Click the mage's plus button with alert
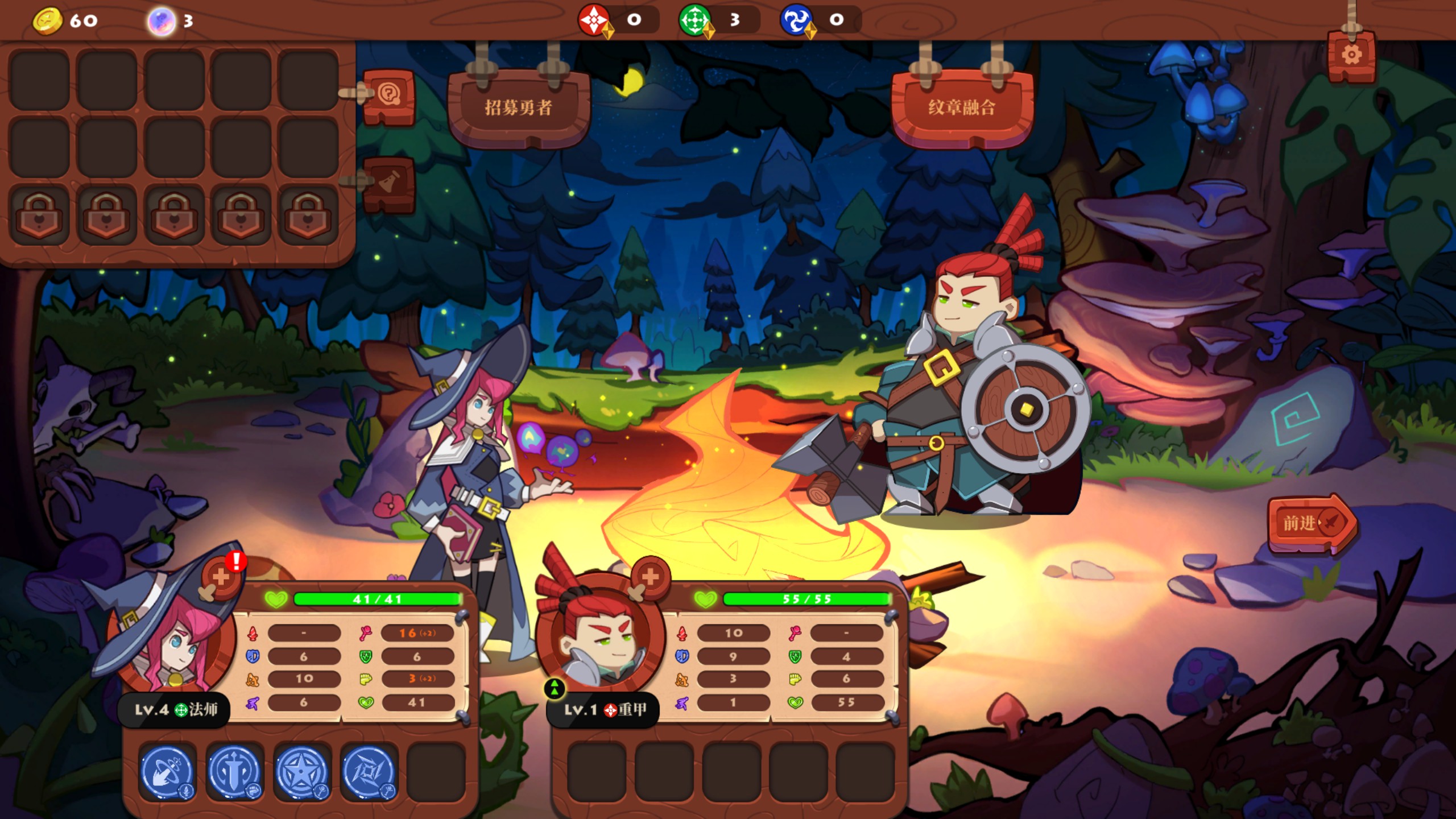 click(x=222, y=577)
